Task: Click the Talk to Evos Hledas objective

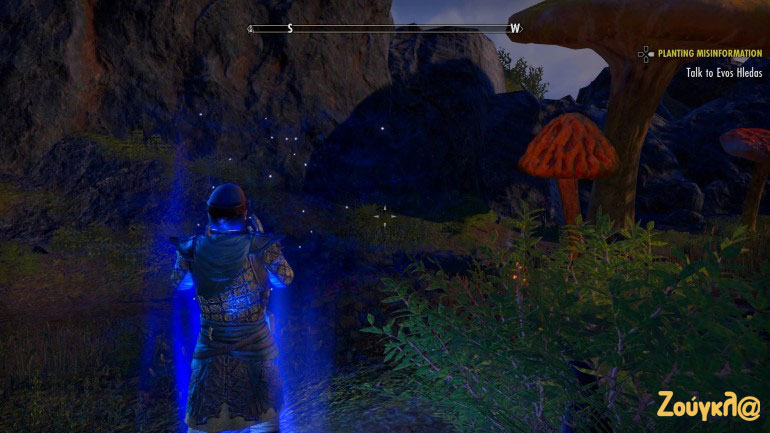Action: 724,73
